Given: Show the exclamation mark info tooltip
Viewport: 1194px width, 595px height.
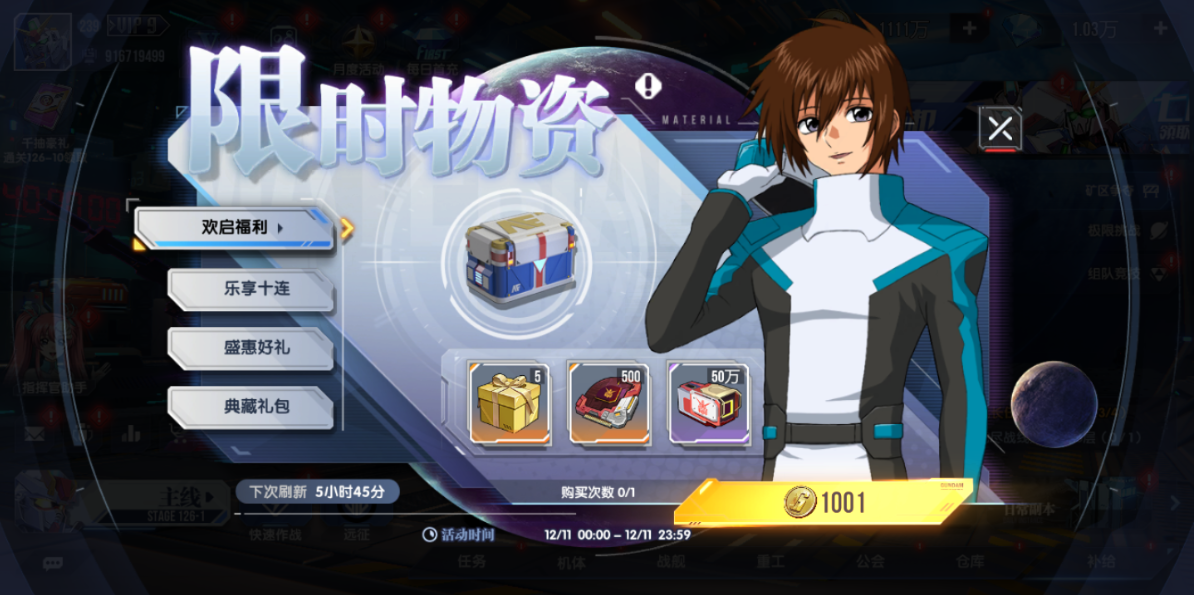Looking at the screenshot, I should pyautogui.click(x=649, y=87).
